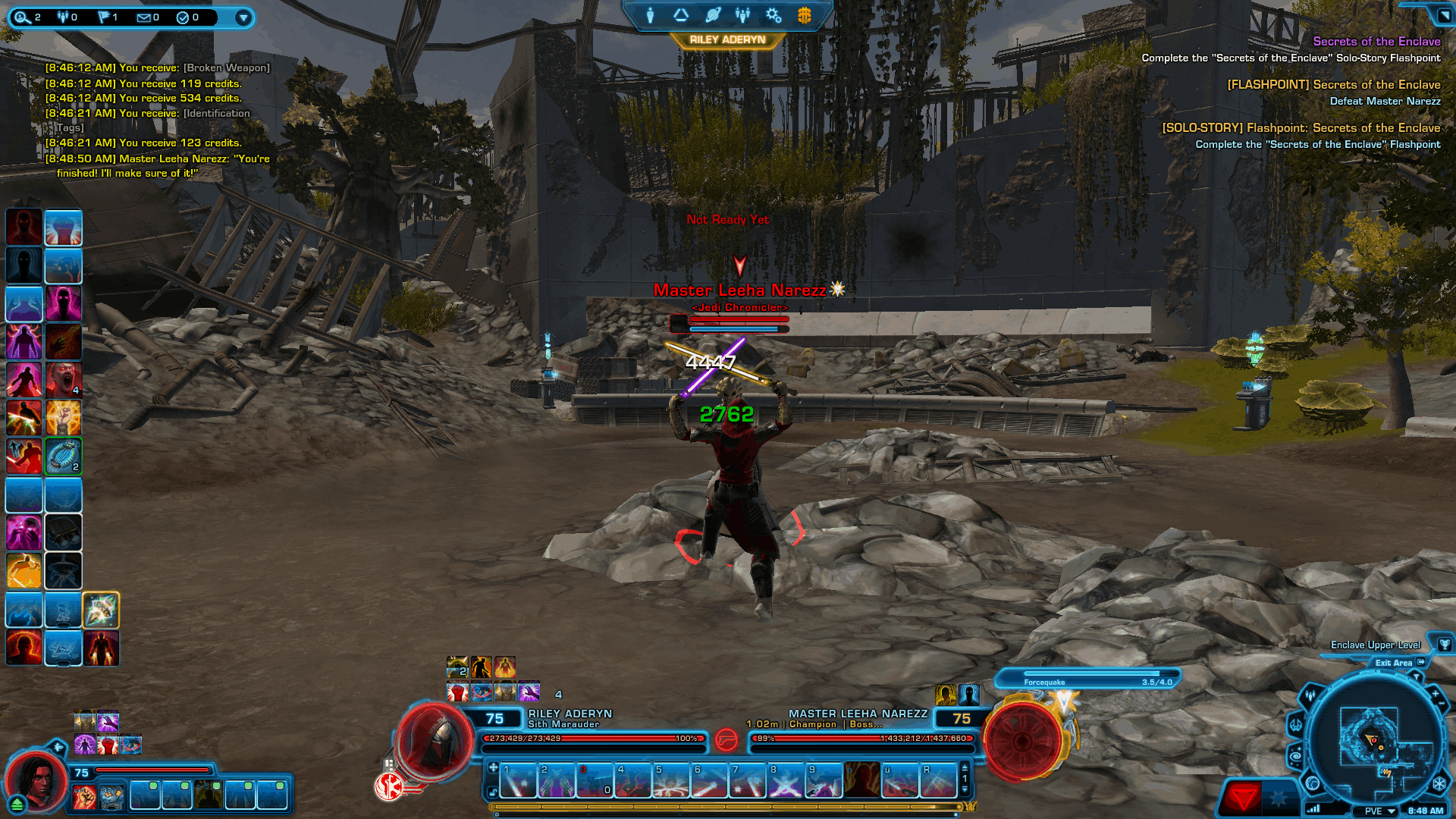Zoom the minimap with the plus button
This screenshot has height=819, width=1456.
click(1436, 694)
